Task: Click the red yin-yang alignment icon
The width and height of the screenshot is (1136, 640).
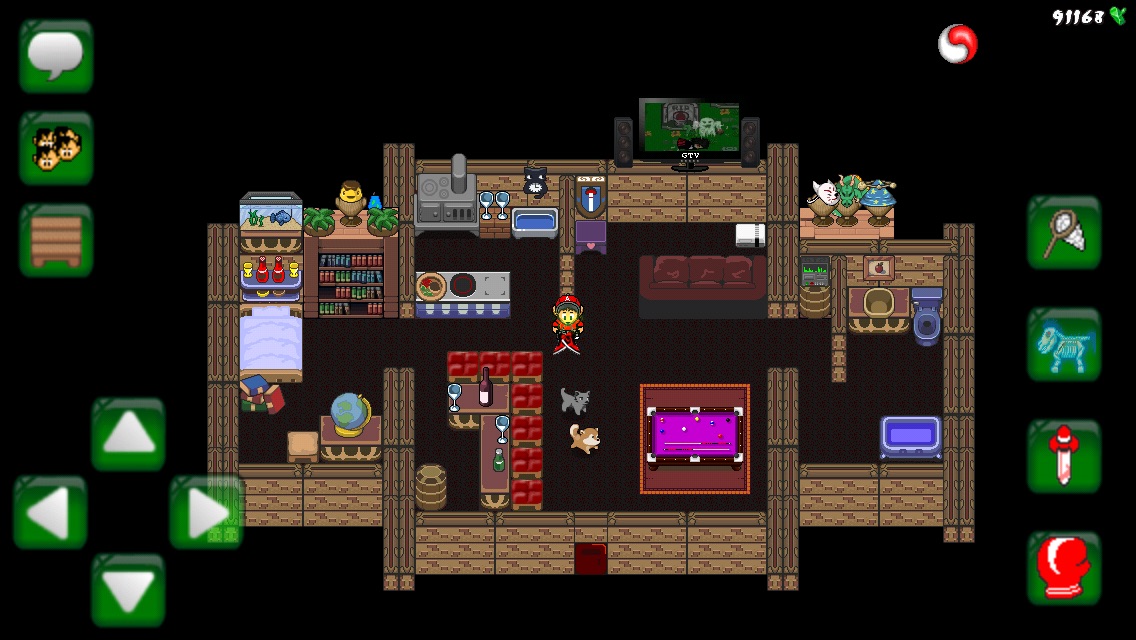Action: (957, 44)
